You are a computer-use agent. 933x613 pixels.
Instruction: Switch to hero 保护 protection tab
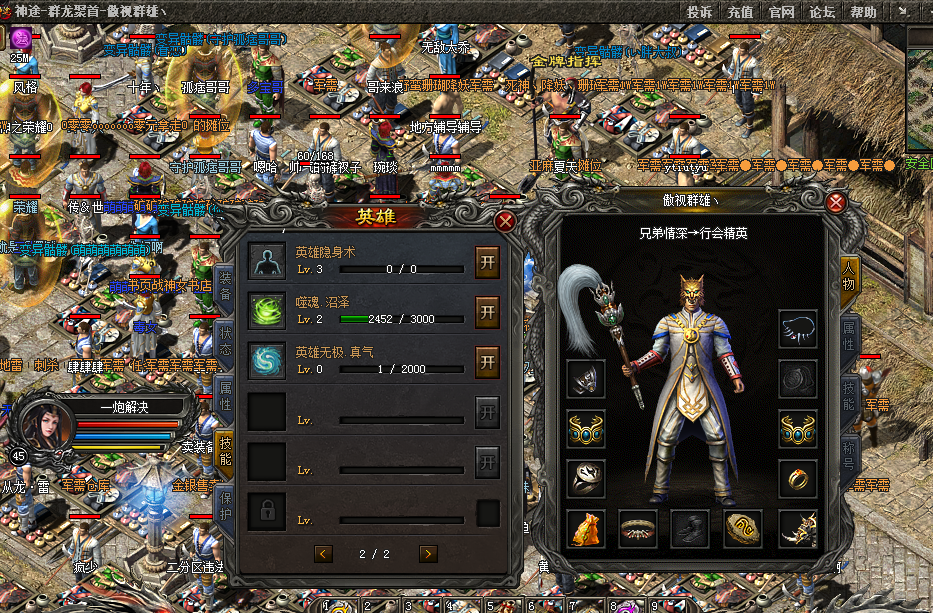point(225,502)
